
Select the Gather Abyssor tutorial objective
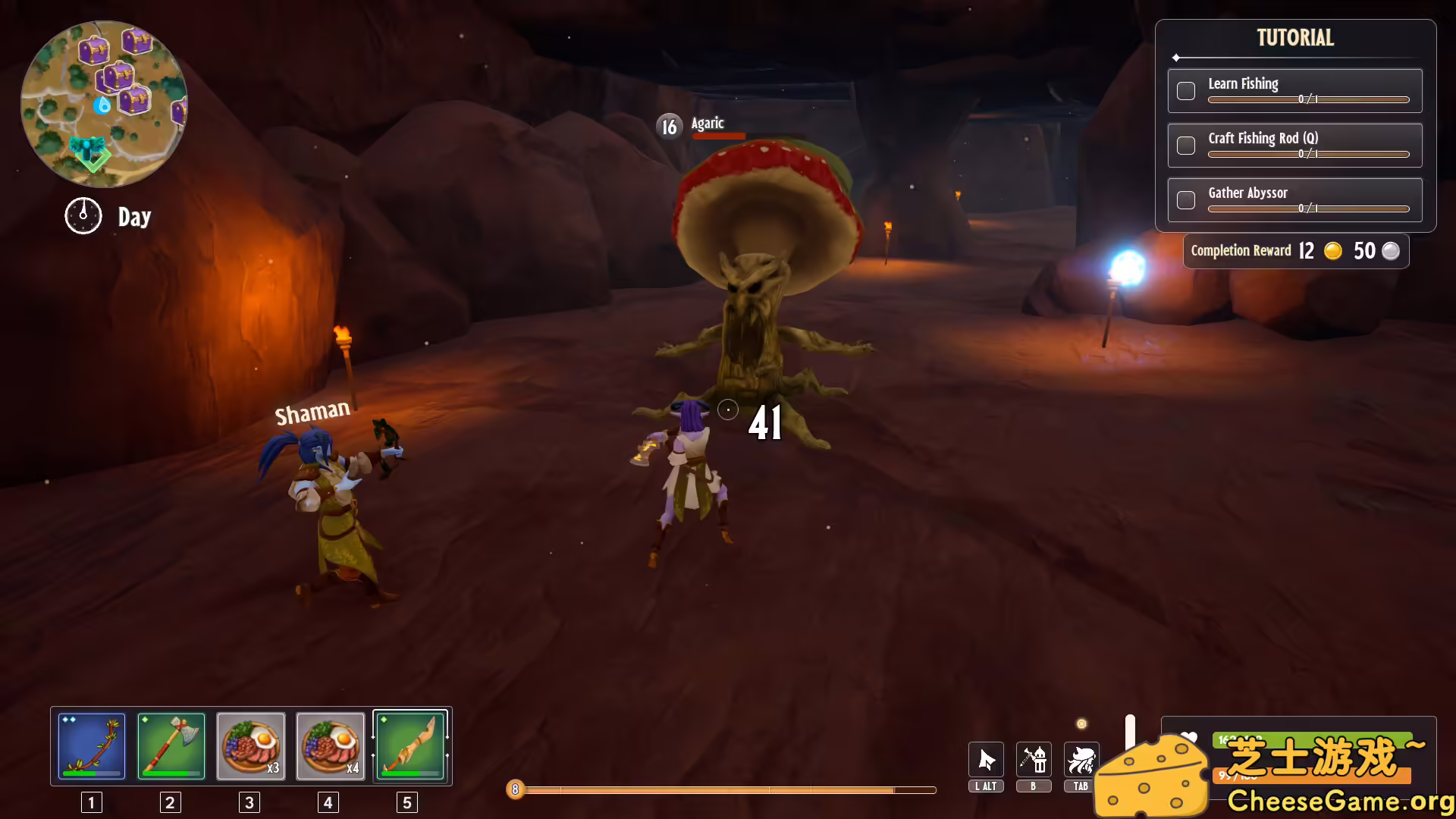coord(1294,200)
